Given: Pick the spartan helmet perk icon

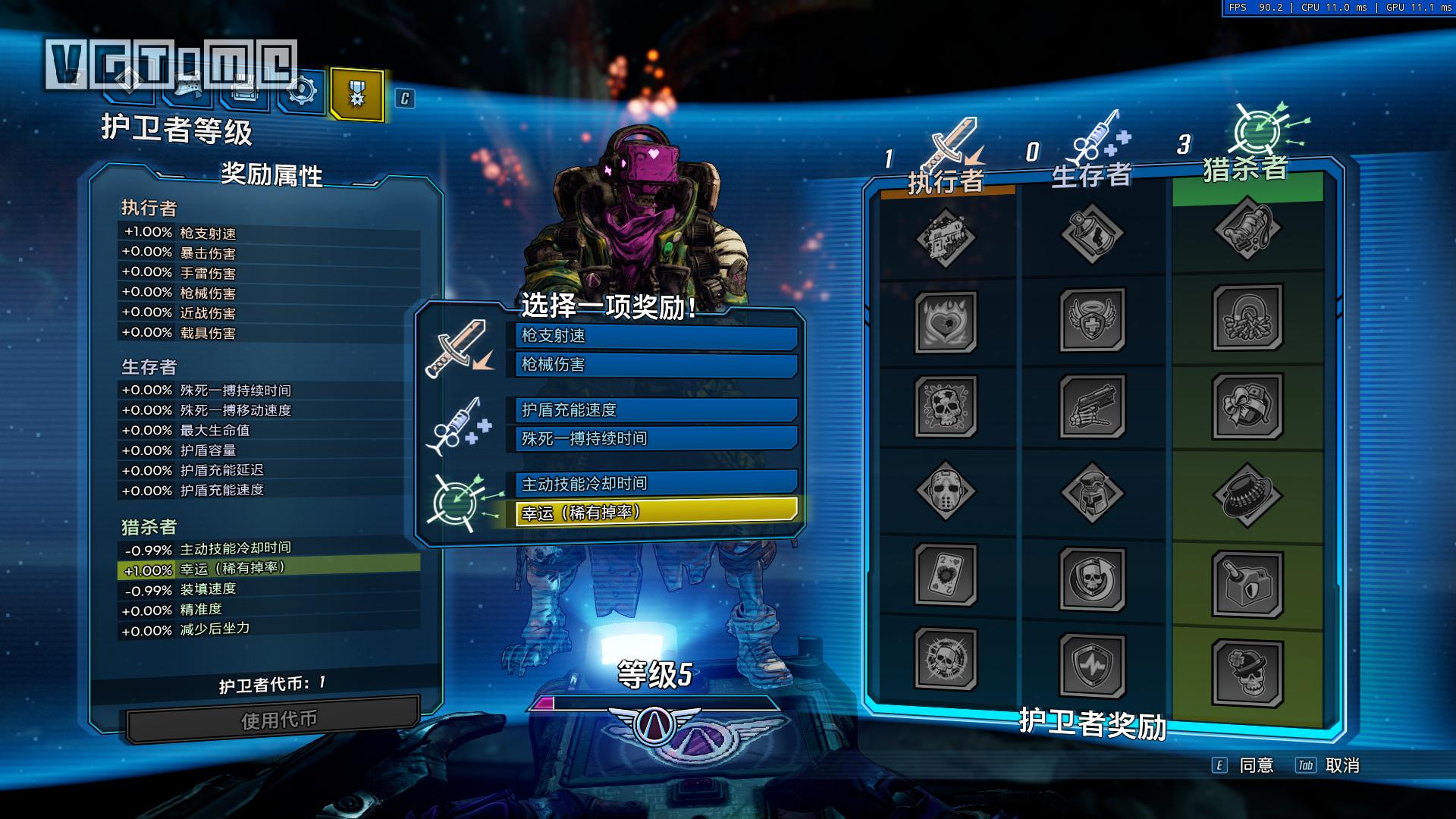Looking at the screenshot, I should (1091, 492).
